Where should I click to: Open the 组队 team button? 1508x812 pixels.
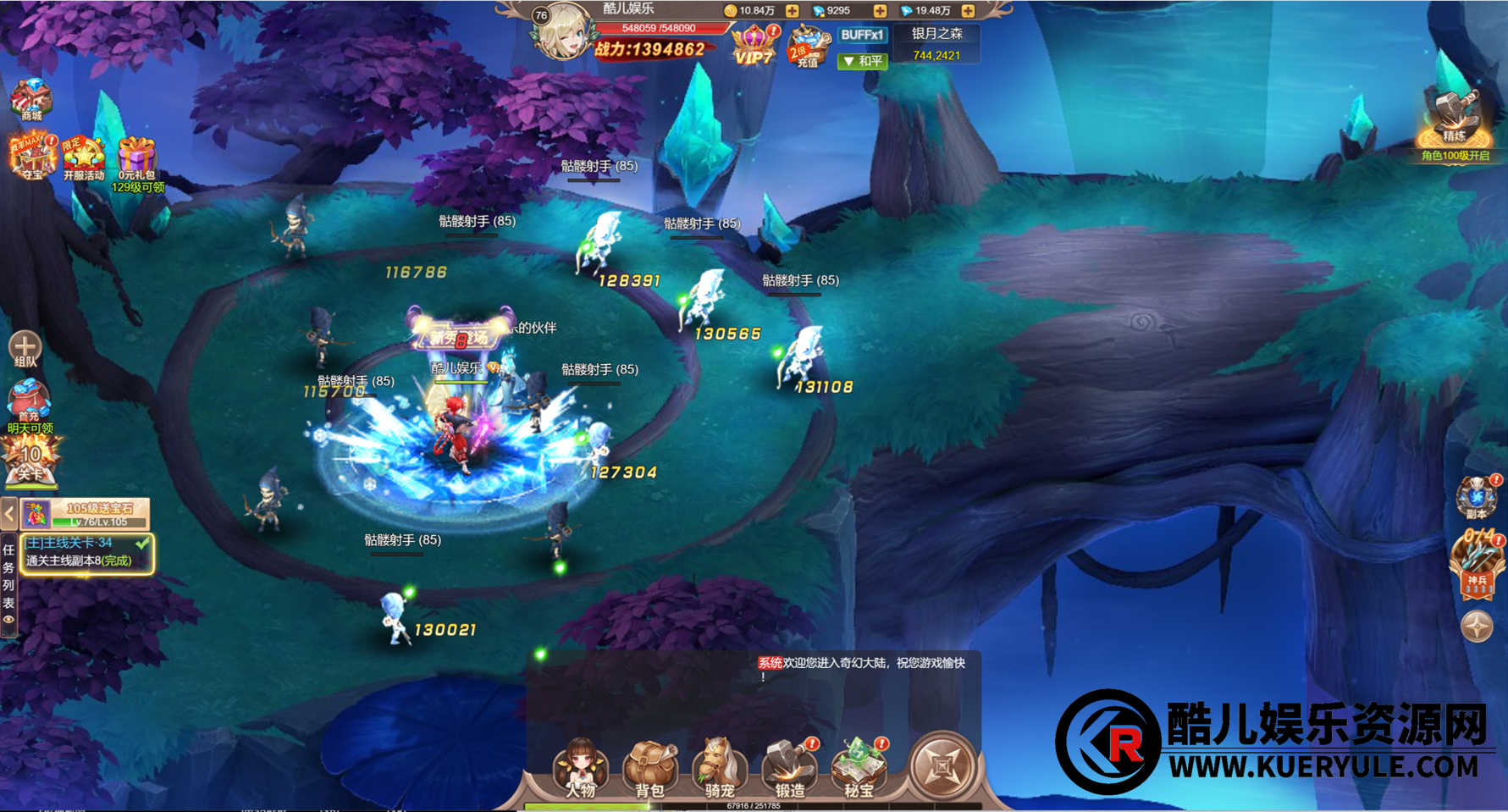point(25,348)
